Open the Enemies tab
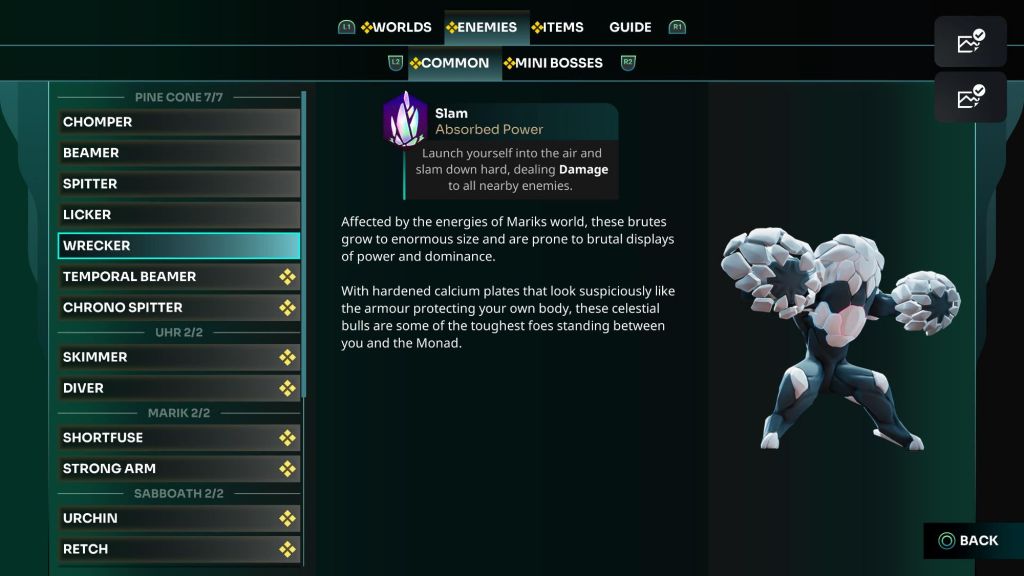Viewport: 1024px width, 576px height. point(482,27)
